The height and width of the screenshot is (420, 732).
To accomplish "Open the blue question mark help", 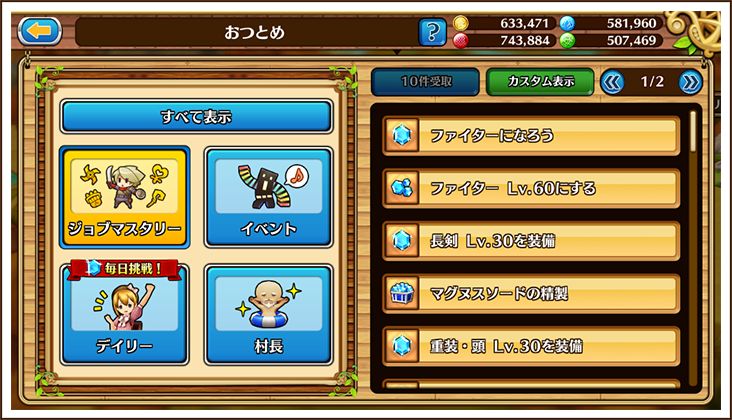I will click(x=431, y=32).
